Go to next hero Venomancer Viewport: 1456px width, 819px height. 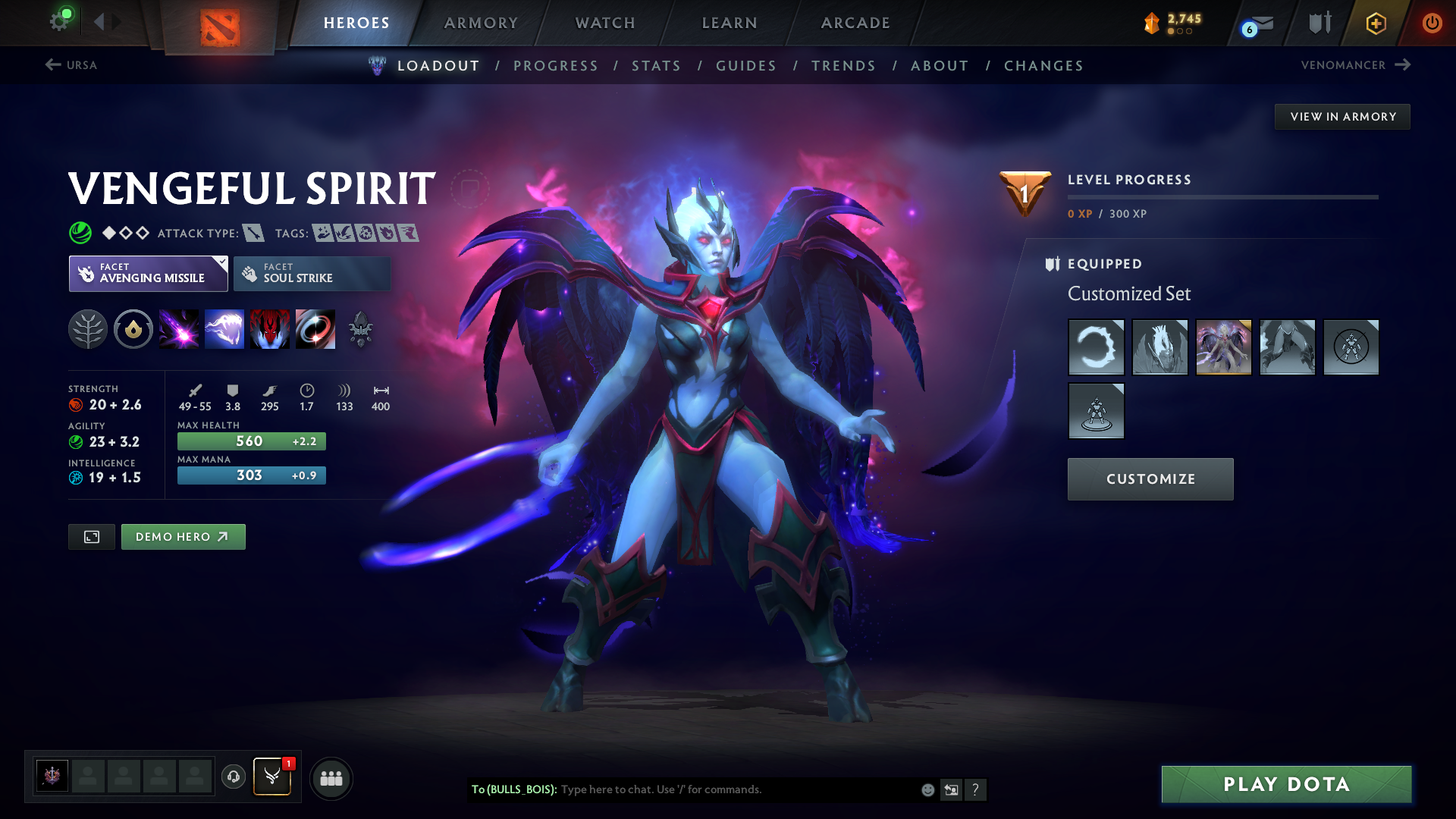point(1355,65)
